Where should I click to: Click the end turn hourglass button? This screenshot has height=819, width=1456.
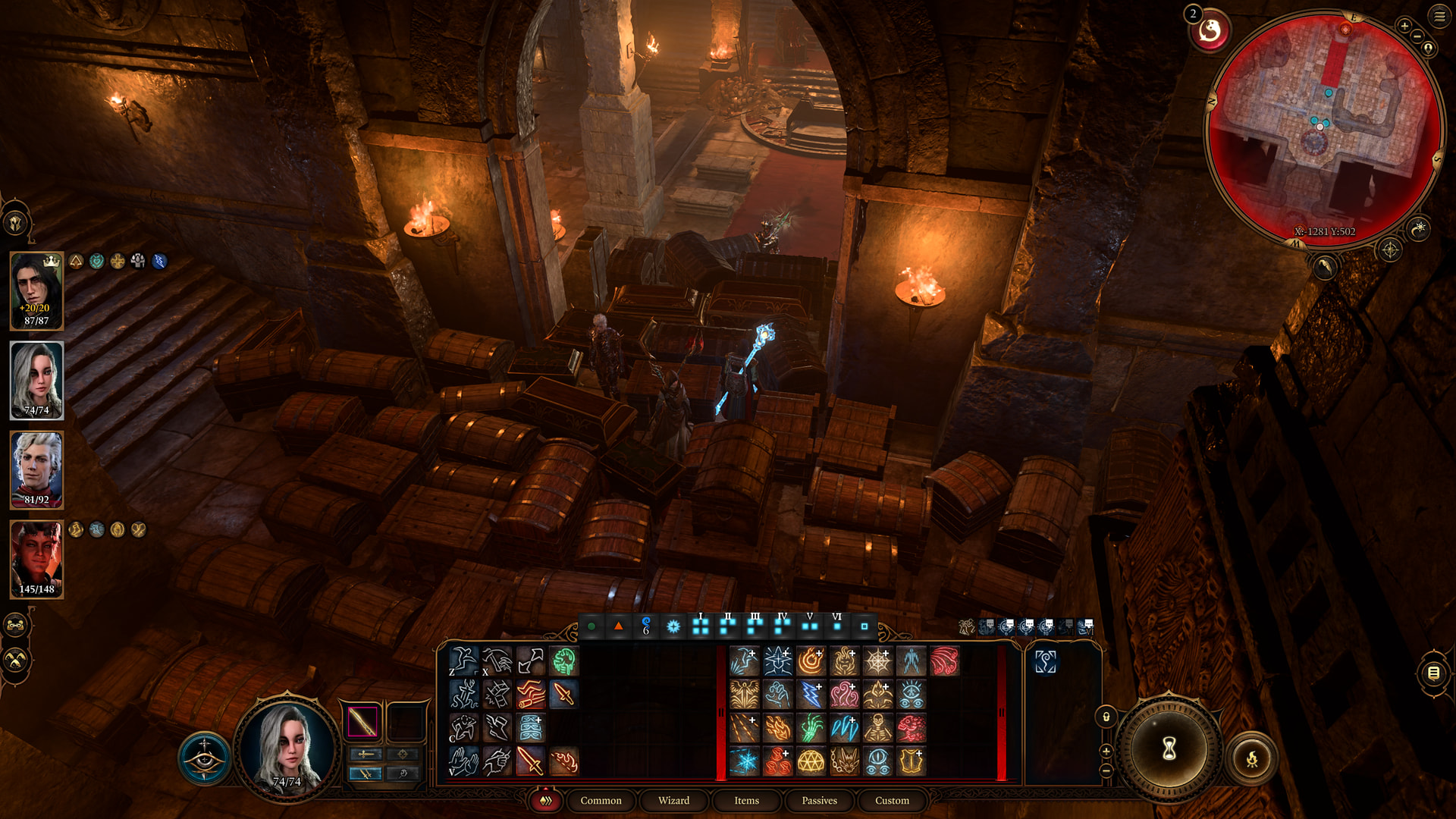[1169, 749]
